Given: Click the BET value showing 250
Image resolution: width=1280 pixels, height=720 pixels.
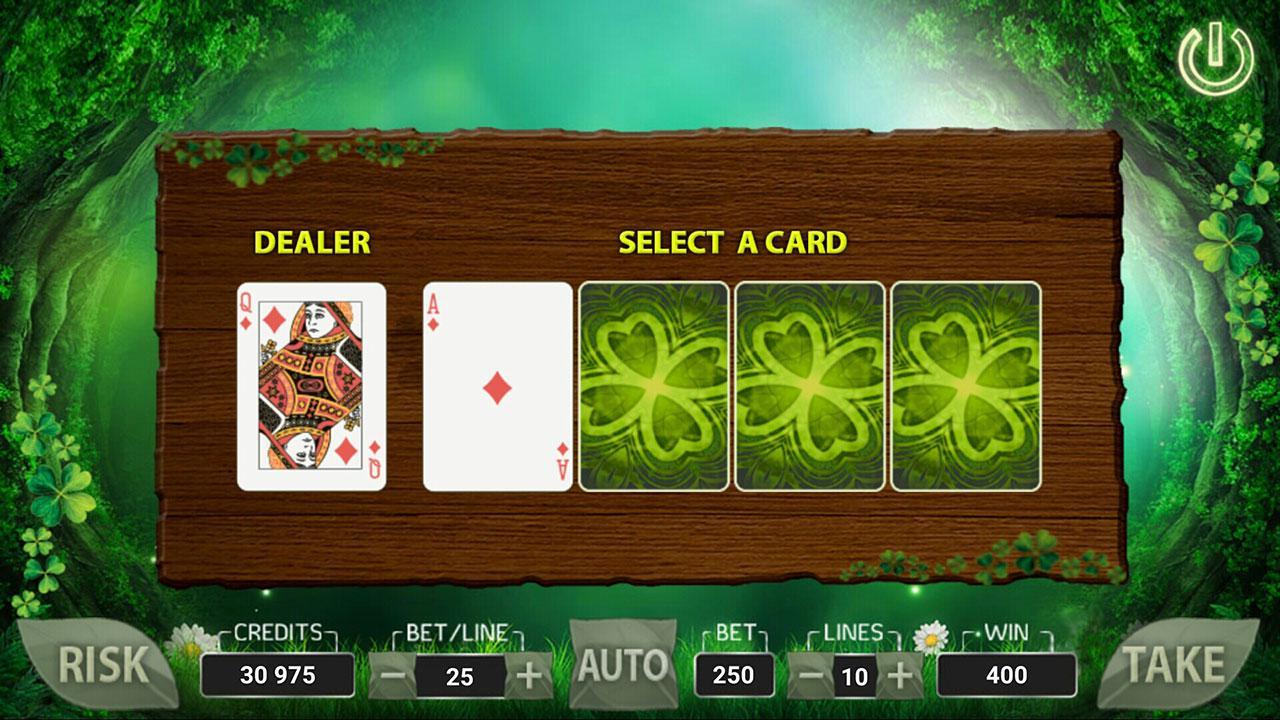Looking at the screenshot, I should click(x=734, y=674).
